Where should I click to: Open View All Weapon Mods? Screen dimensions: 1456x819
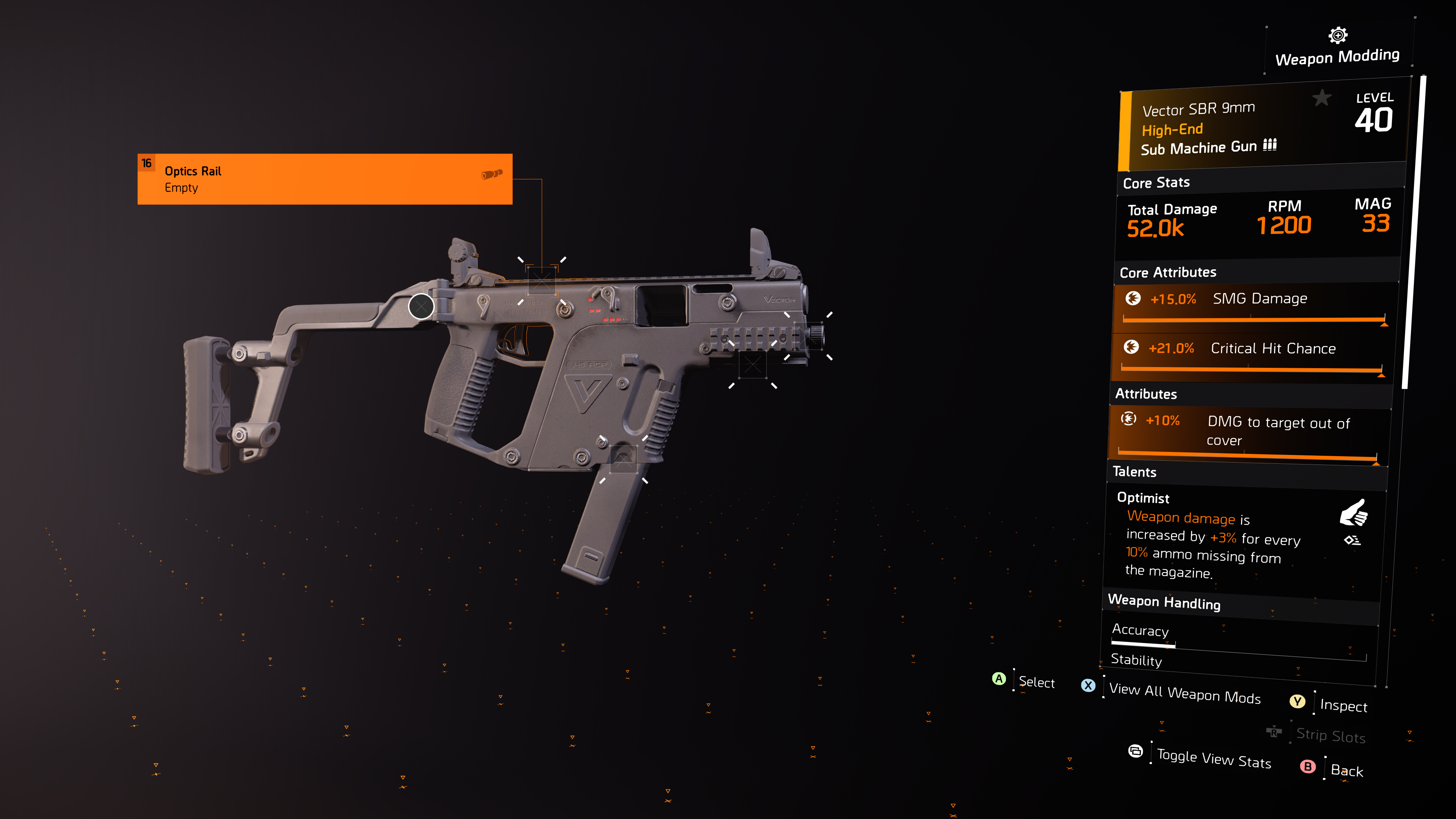(x=1184, y=693)
